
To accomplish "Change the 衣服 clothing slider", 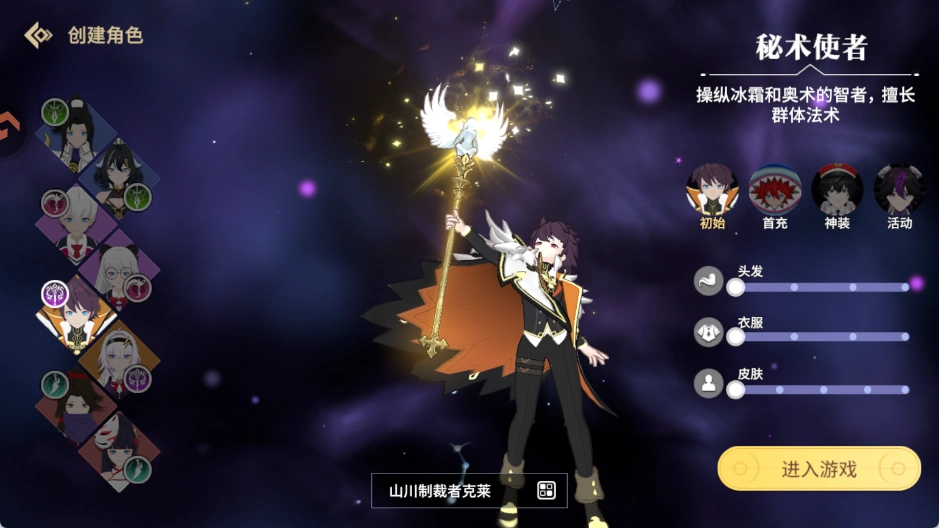I will 736,337.
